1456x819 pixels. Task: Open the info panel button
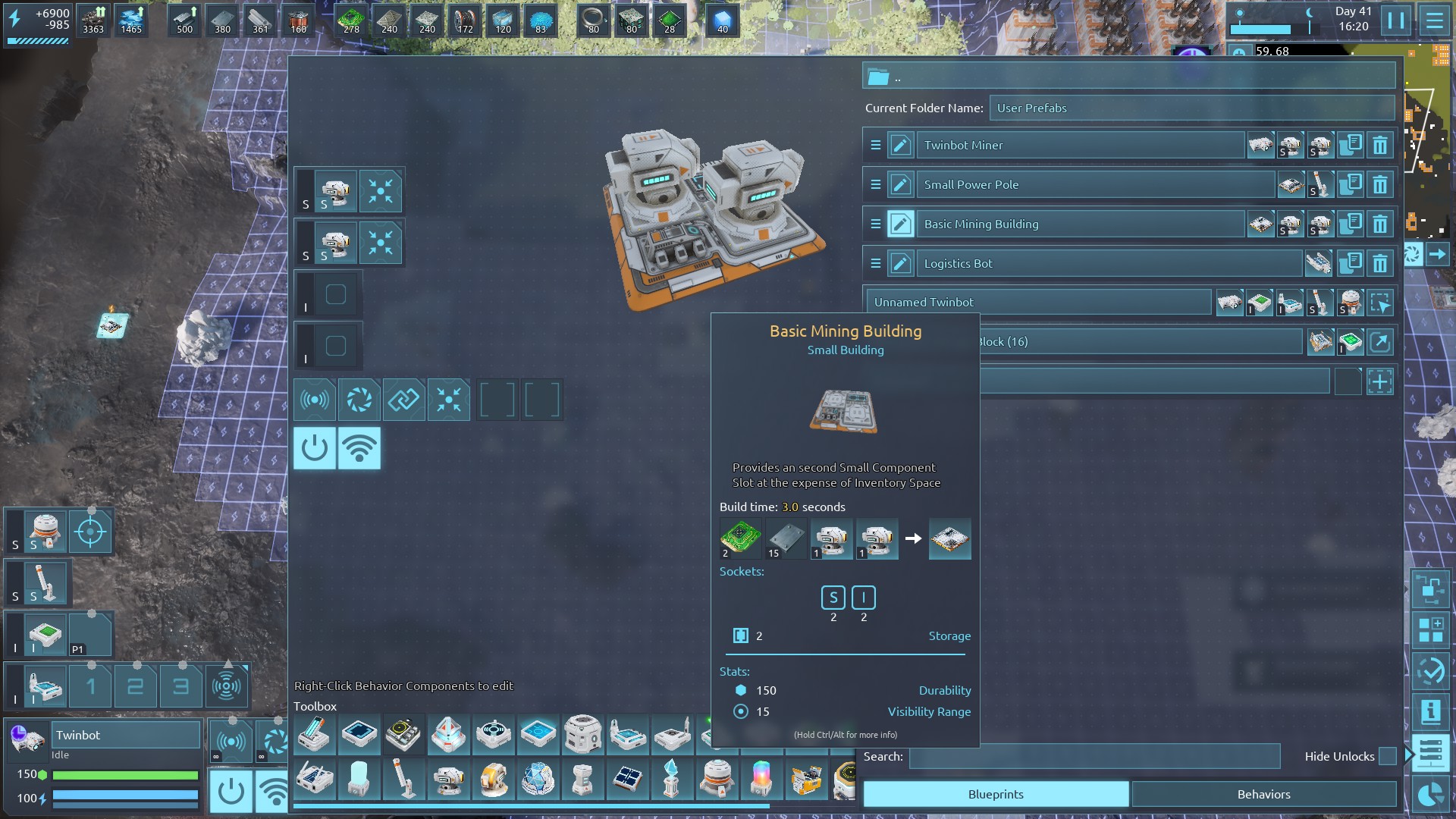point(1430,711)
